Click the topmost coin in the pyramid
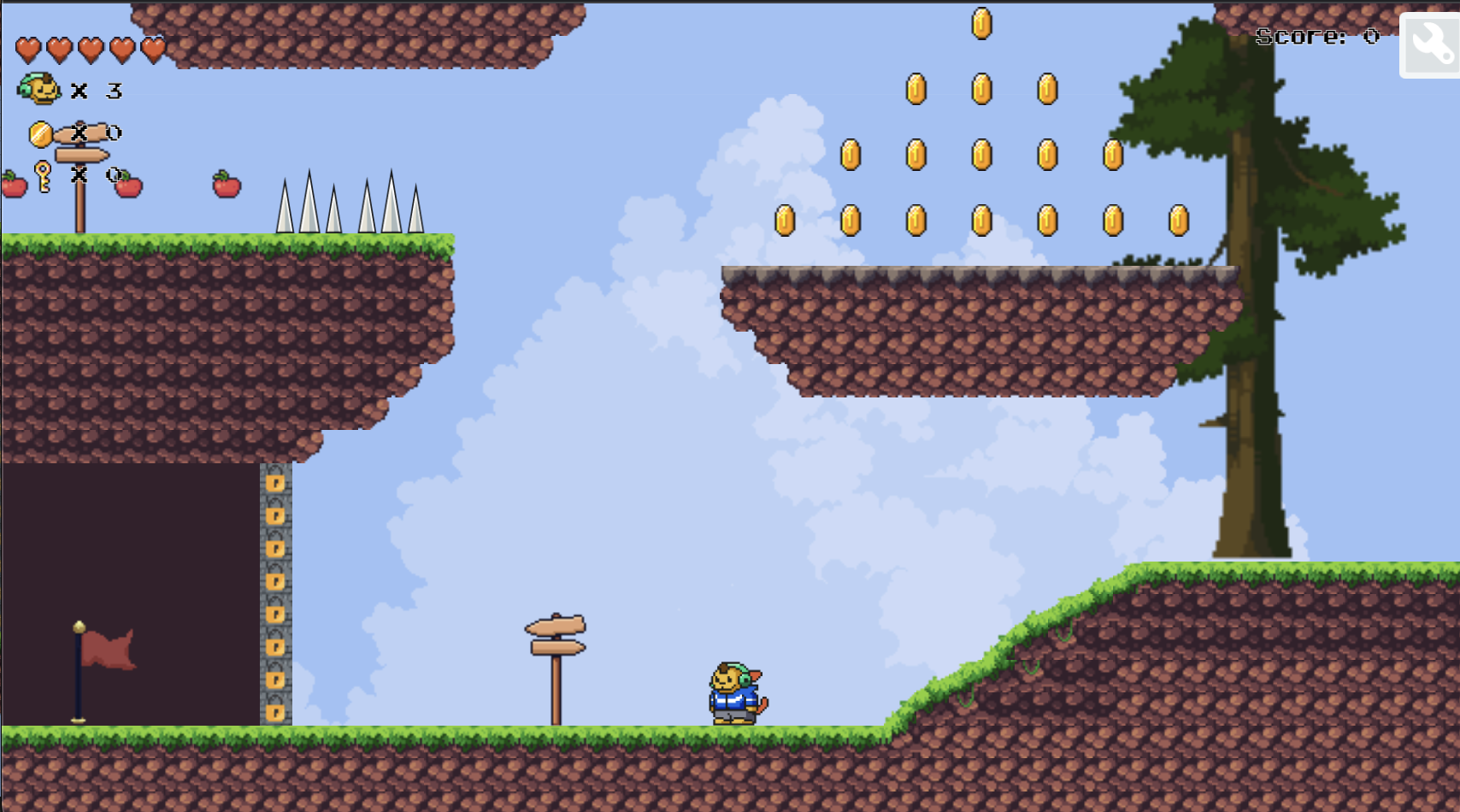 pos(981,23)
